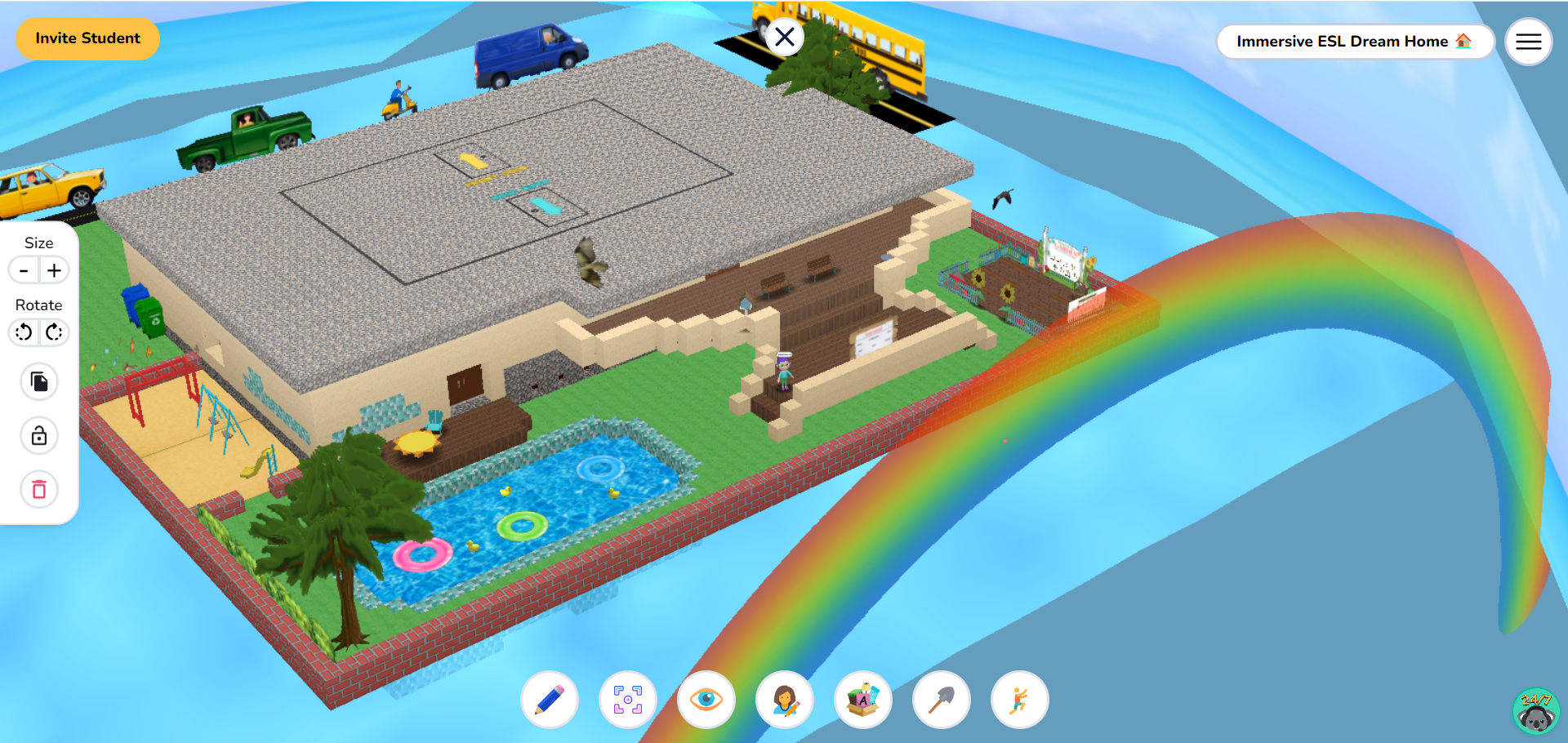This screenshot has width=1568, height=743.
Task: Select the eye view mode tool
Action: click(x=706, y=700)
